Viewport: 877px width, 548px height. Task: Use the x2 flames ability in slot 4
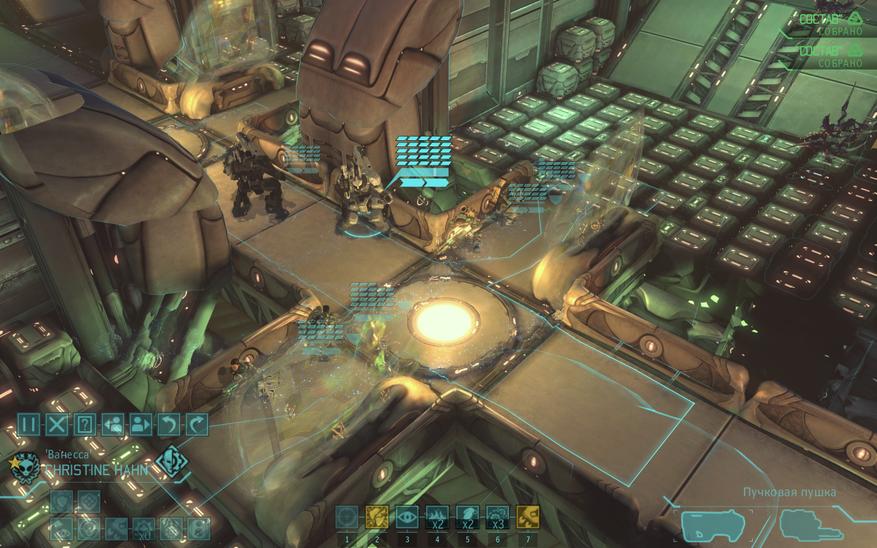point(437,516)
